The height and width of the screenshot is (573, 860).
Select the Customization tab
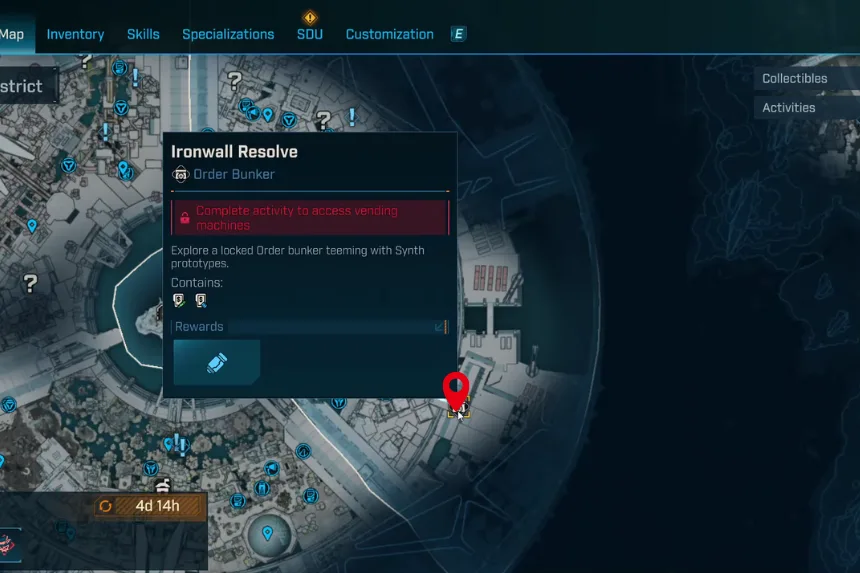[x=389, y=34]
